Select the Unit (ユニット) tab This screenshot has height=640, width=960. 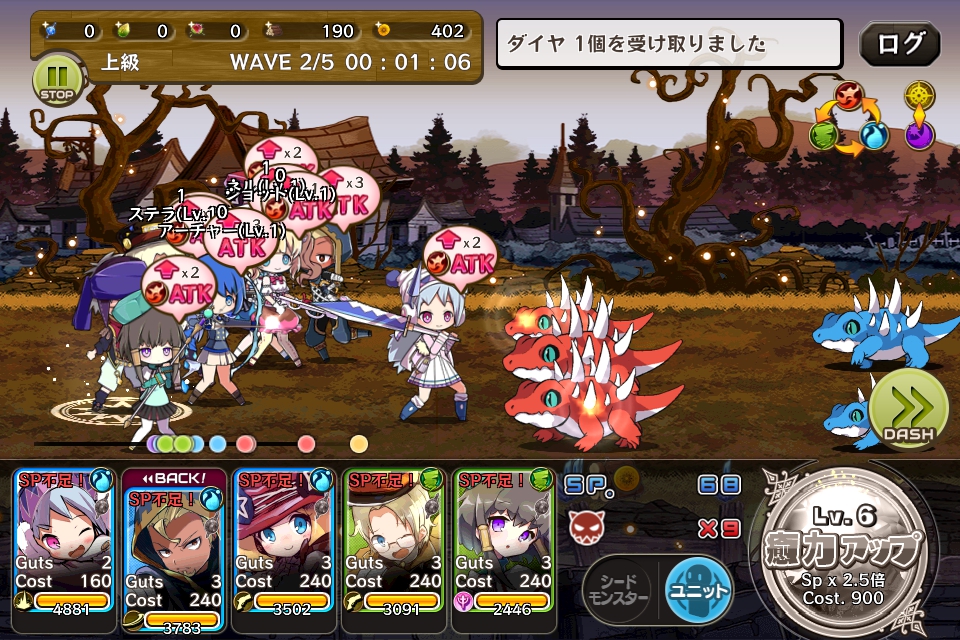point(699,590)
